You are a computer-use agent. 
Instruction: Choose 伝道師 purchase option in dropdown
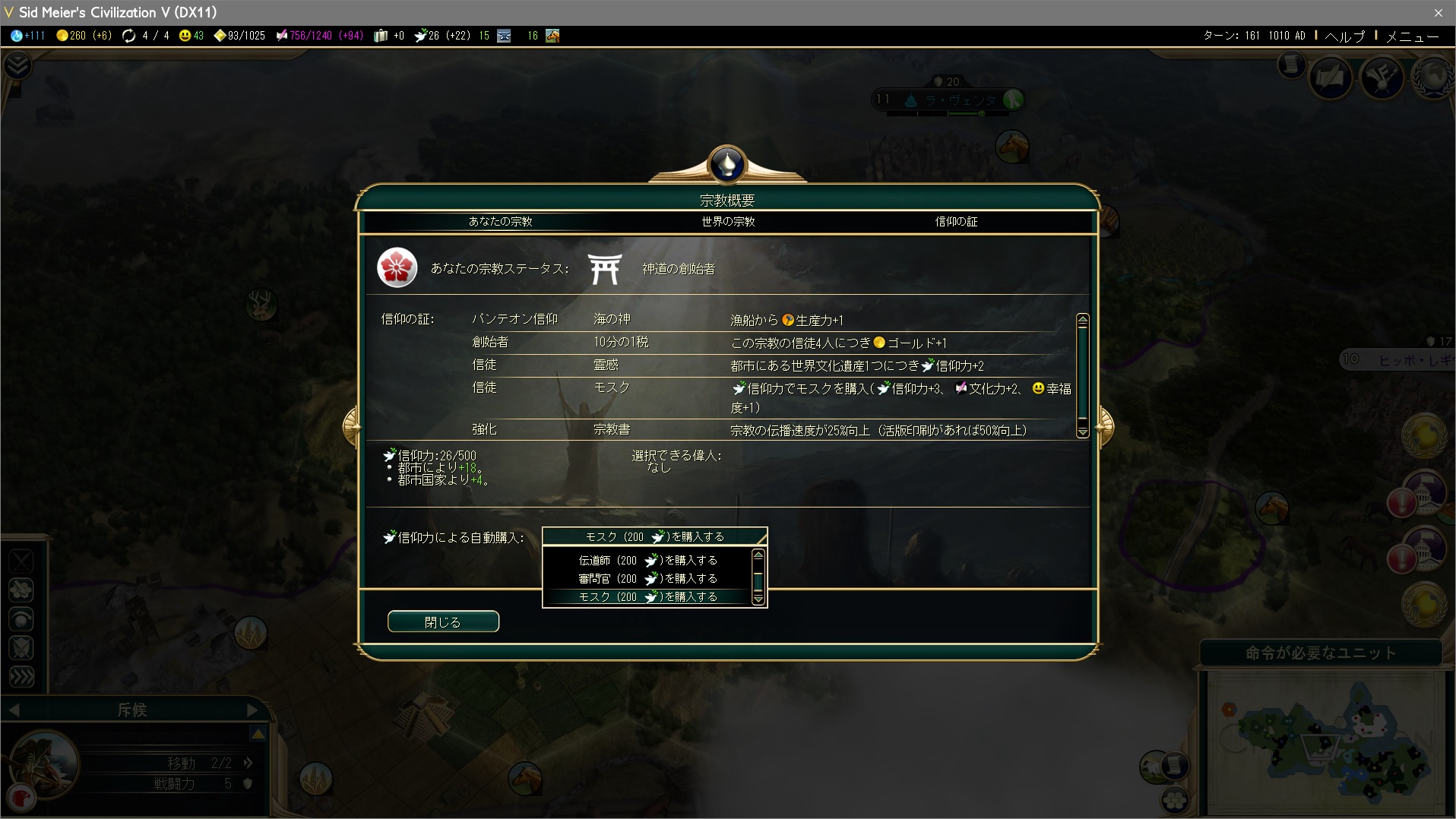[x=647, y=560]
